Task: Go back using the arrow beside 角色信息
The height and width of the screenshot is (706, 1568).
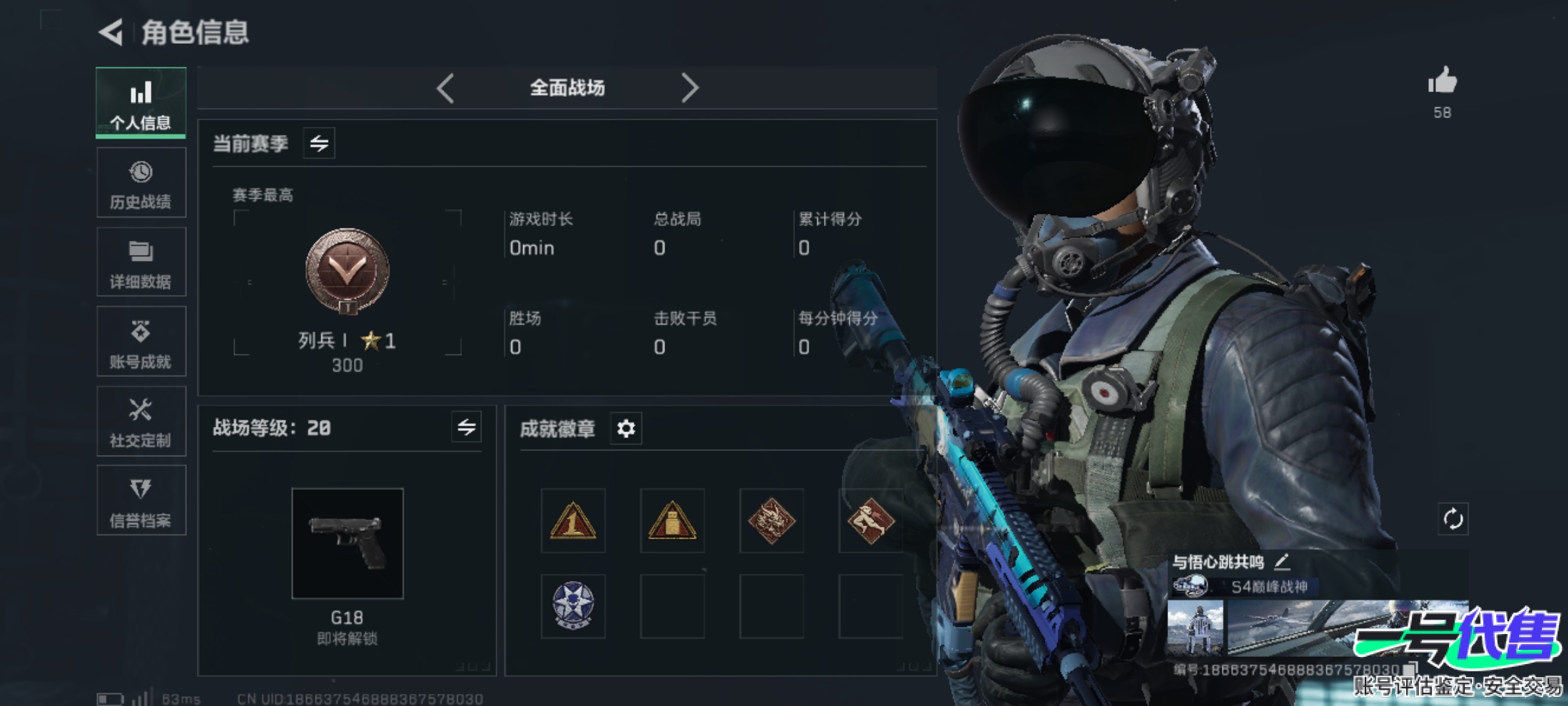Action: point(111,32)
